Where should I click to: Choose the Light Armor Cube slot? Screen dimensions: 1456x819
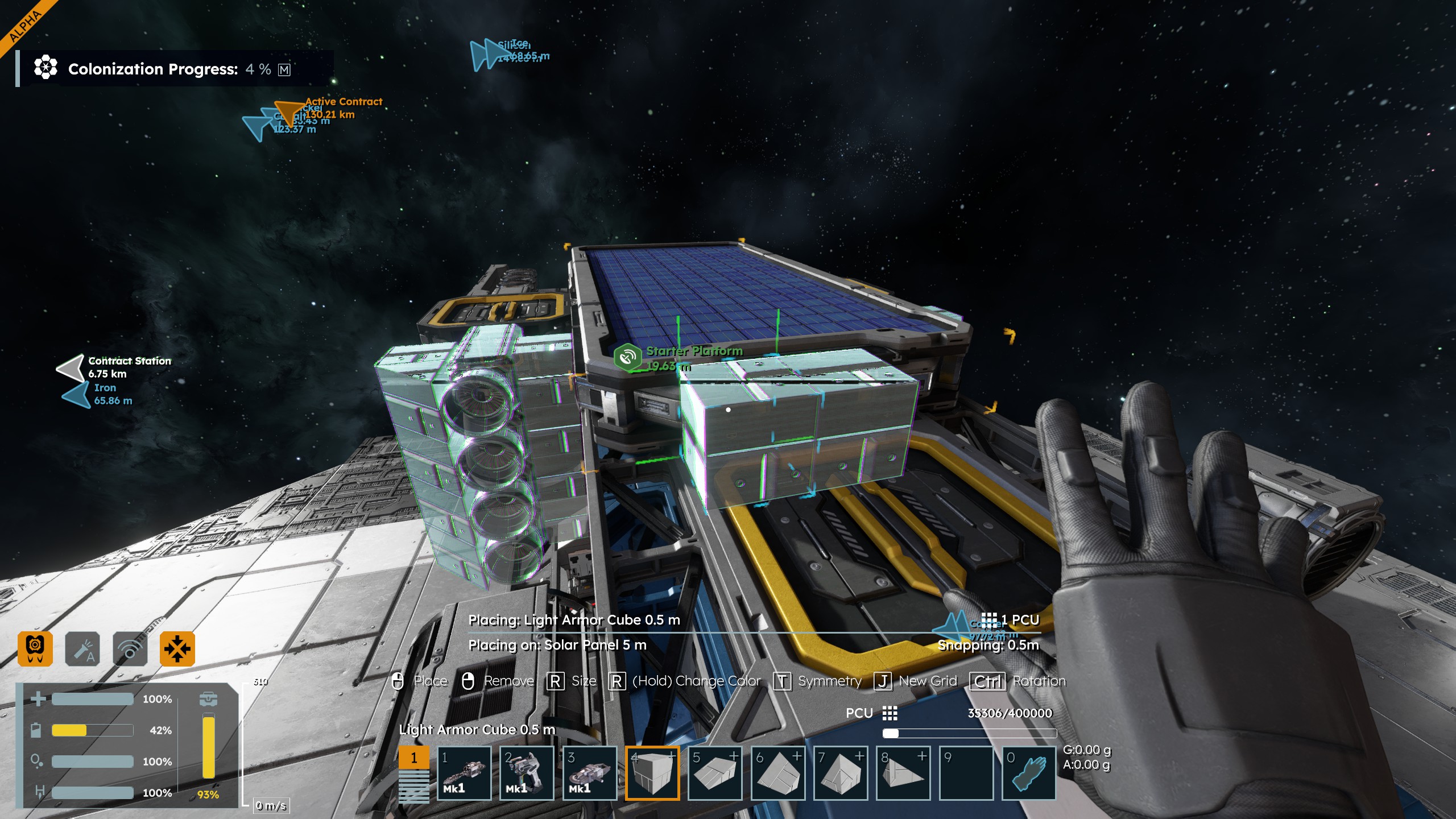(x=652, y=773)
